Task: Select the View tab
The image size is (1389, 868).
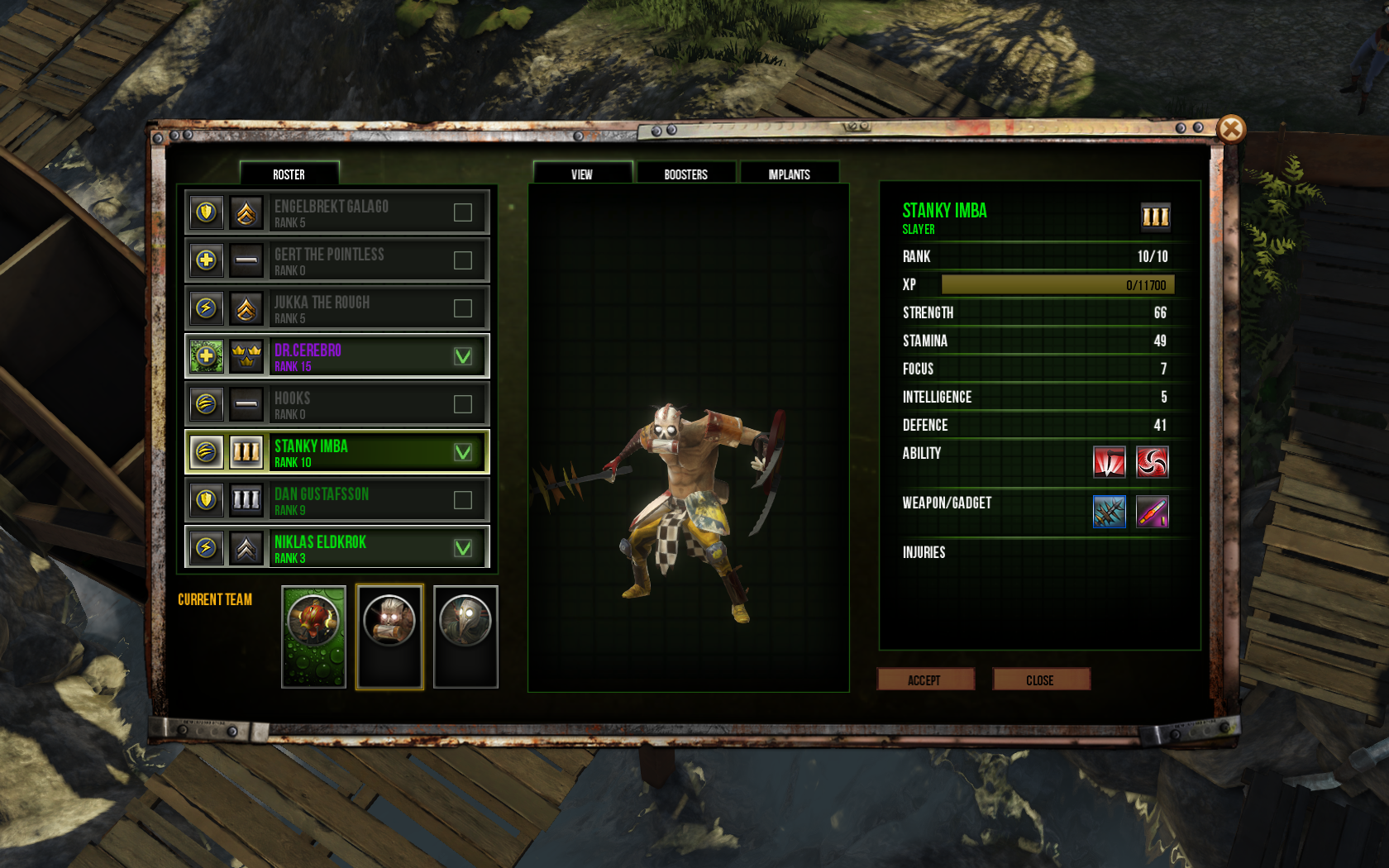Action: click(x=582, y=174)
